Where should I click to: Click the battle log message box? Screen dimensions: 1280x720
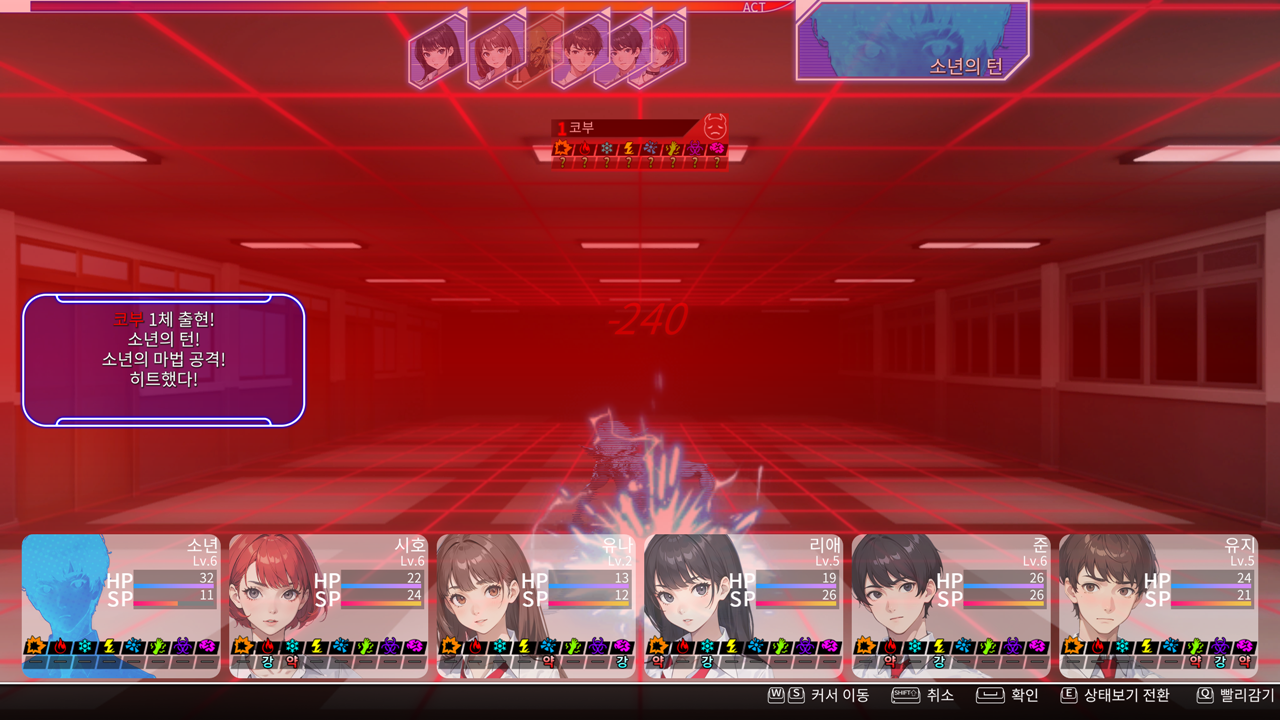point(163,360)
